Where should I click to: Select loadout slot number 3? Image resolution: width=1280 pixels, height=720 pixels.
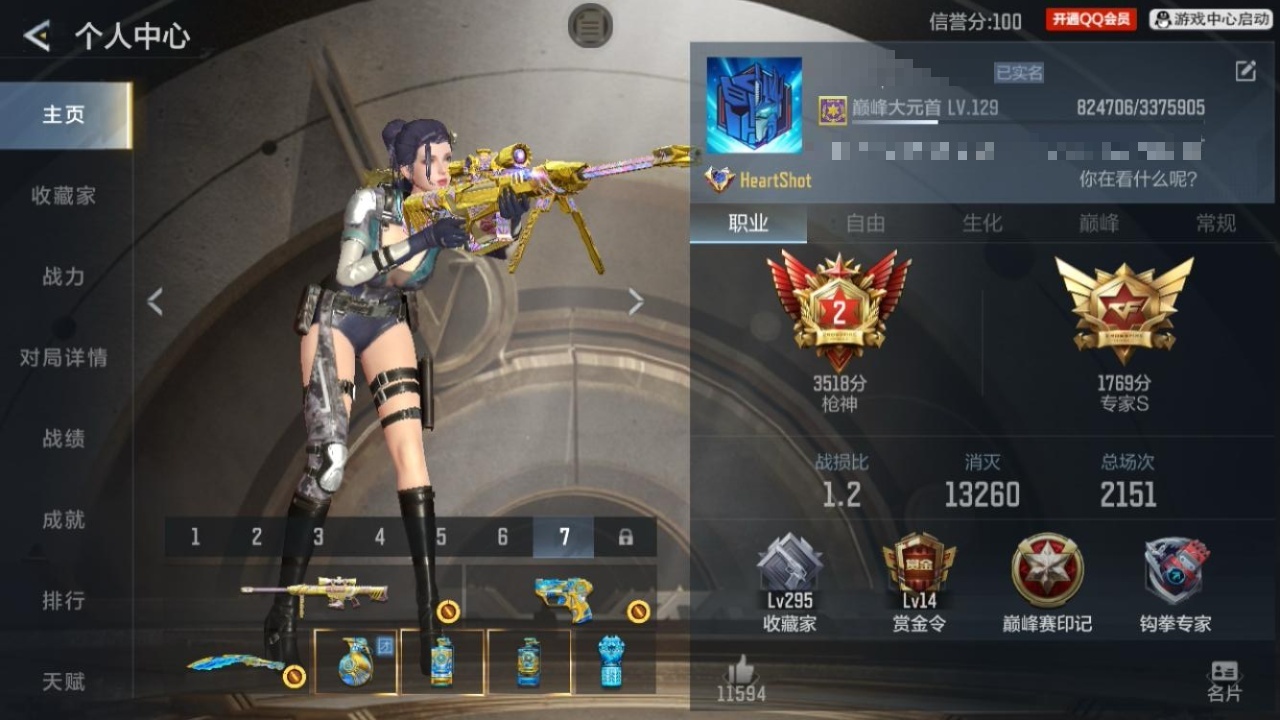[x=318, y=538]
